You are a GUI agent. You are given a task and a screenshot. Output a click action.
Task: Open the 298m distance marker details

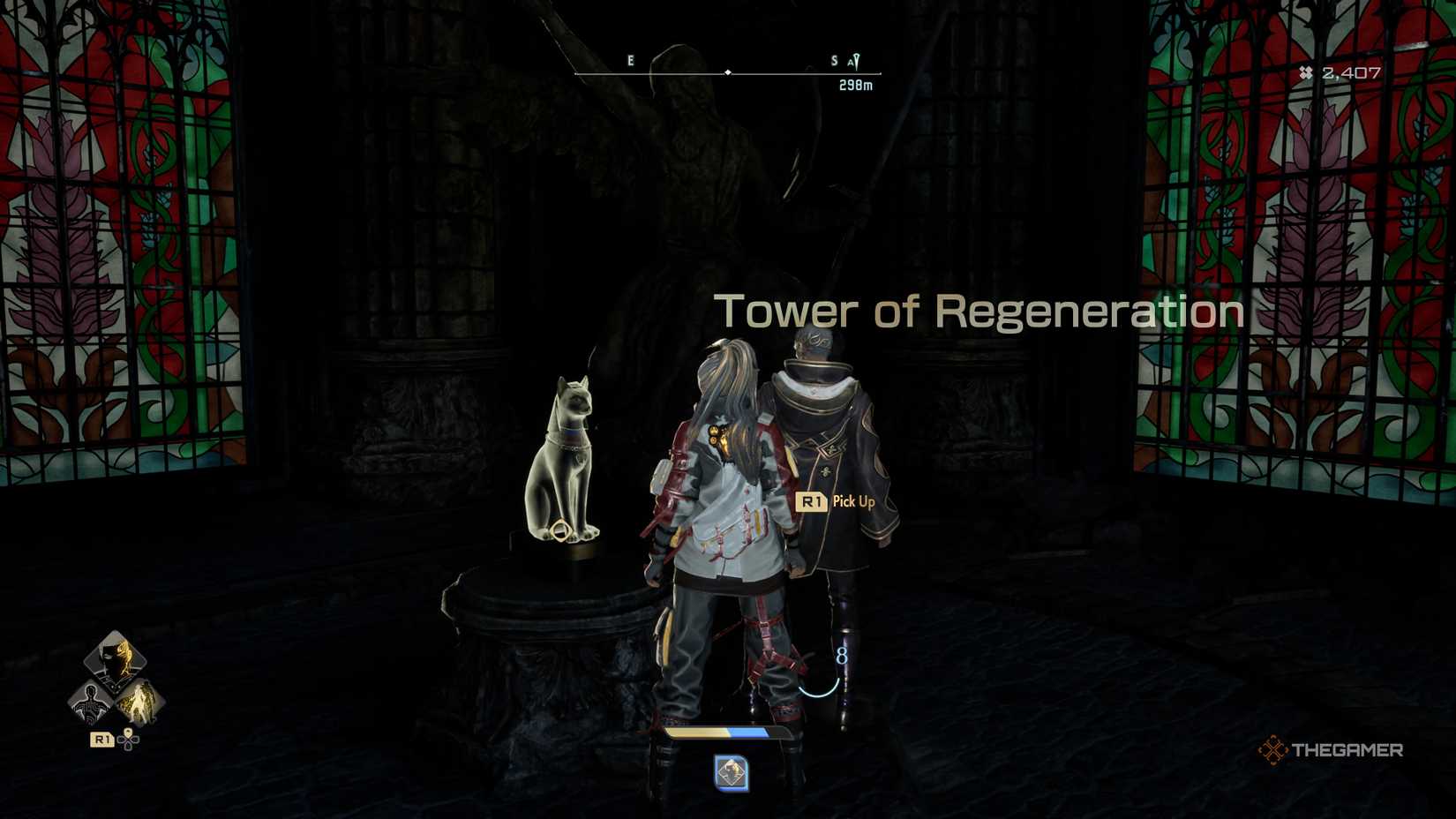(x=856, y=85)
